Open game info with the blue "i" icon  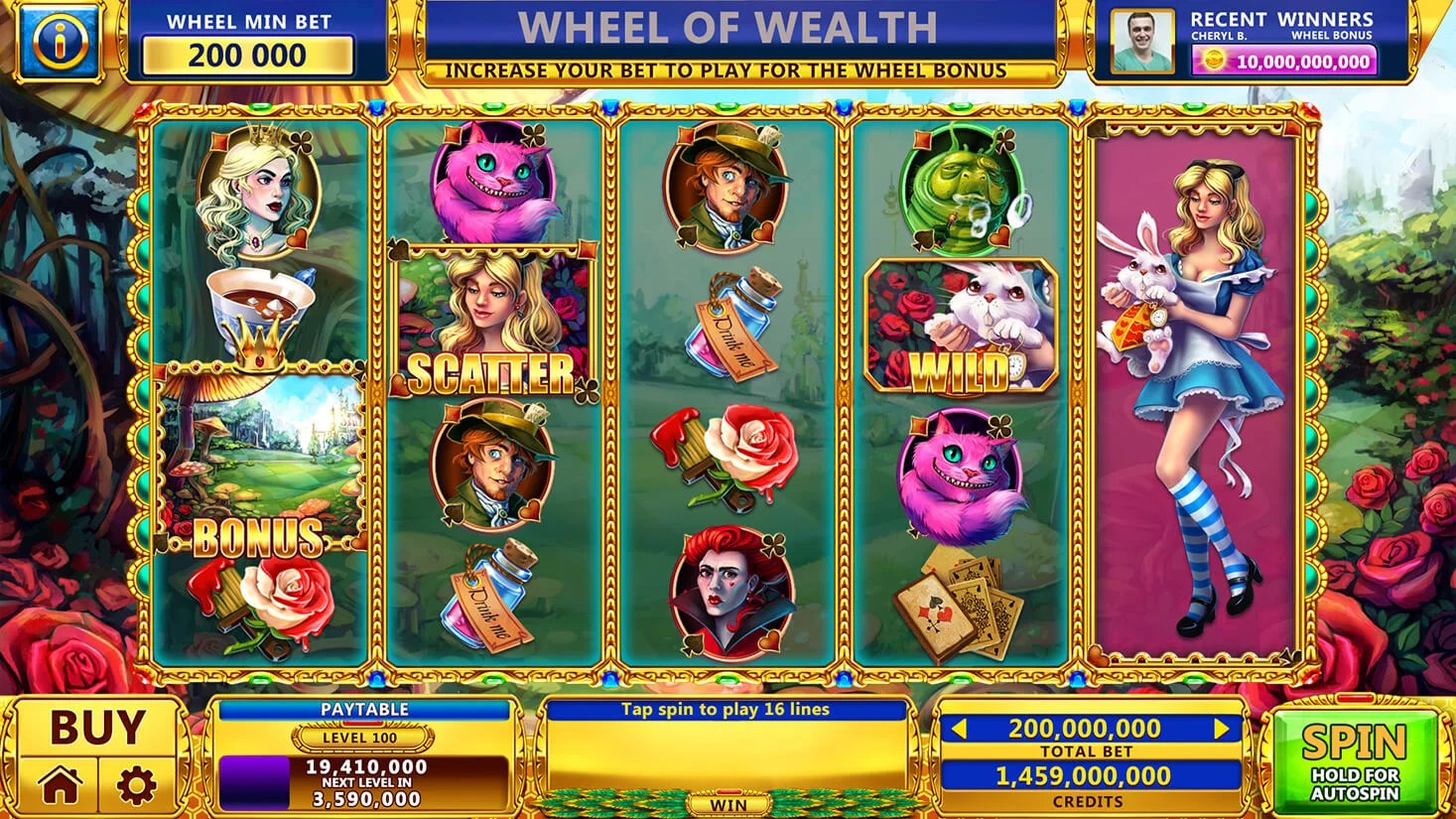pyautogui.click(x=57, y=40)
